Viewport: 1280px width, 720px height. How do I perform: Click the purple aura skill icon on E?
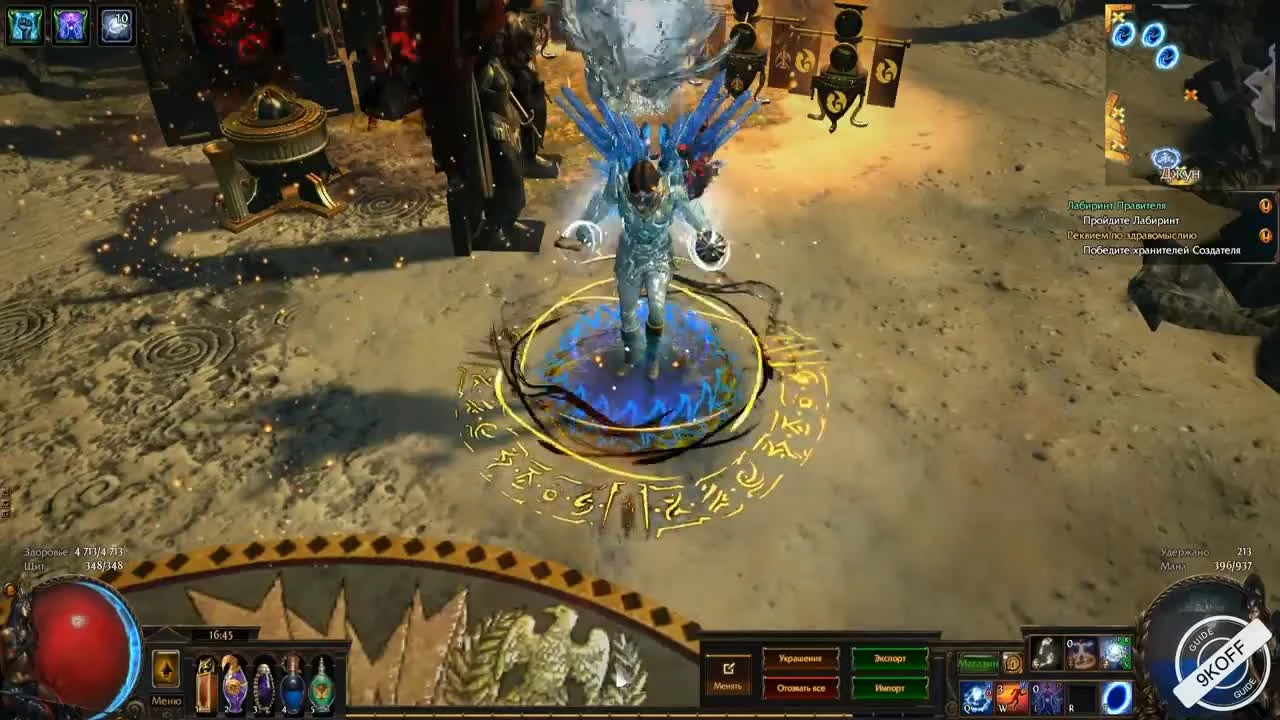coord(1047,699)
